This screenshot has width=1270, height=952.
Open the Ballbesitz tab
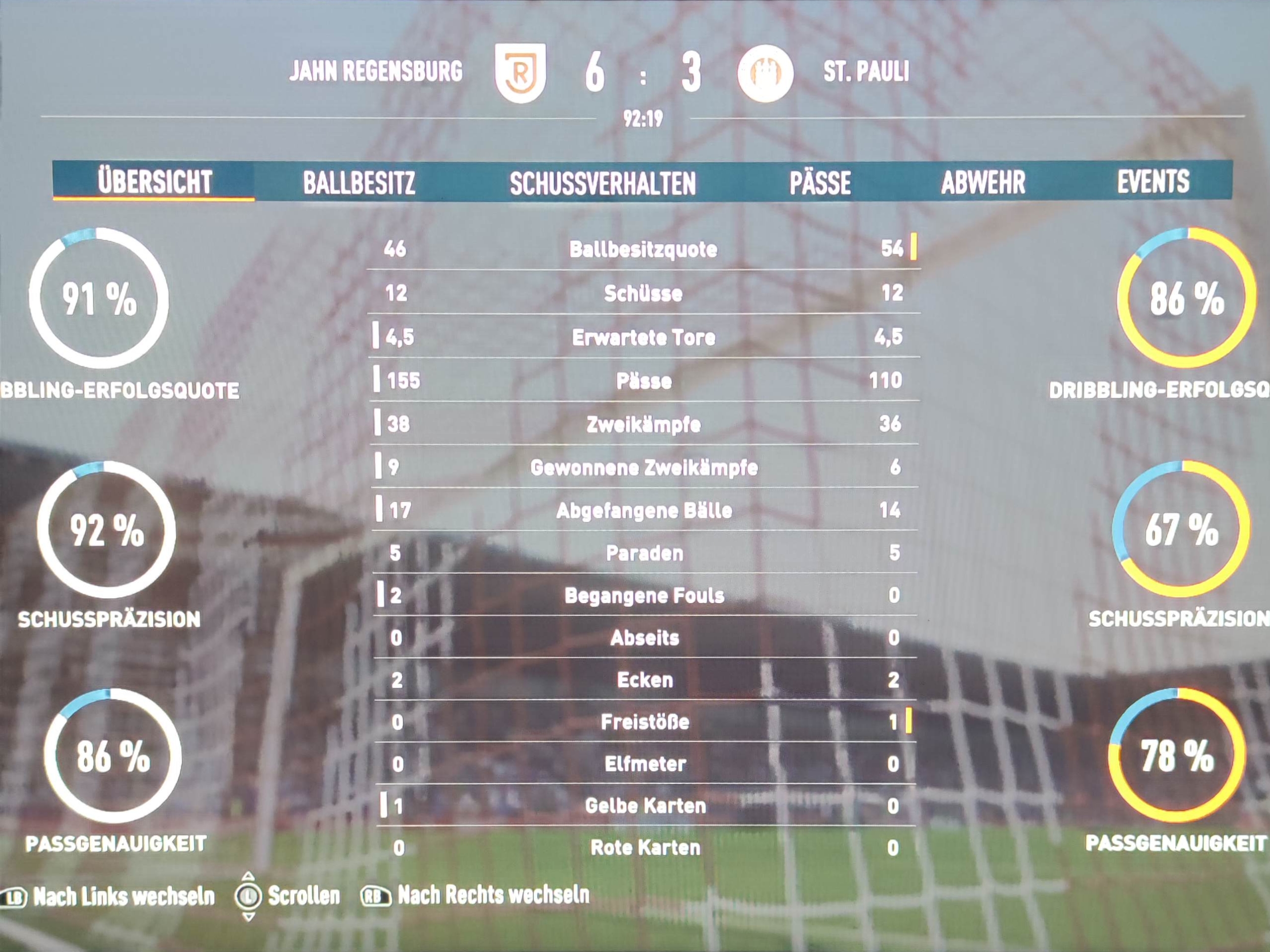click(359, 183)
